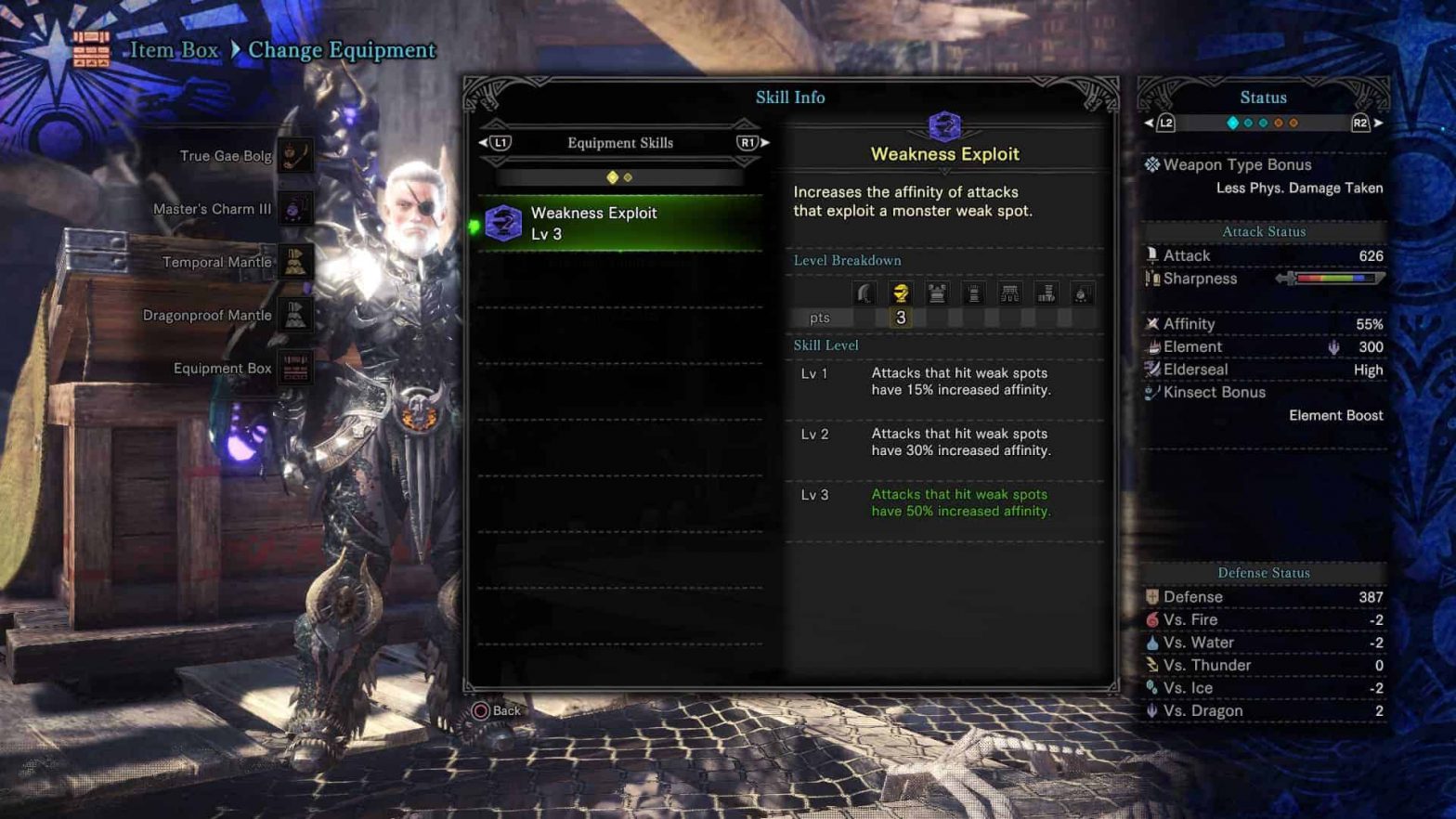Select the Dragonproof Mantle icon

(x=295, y=316)
